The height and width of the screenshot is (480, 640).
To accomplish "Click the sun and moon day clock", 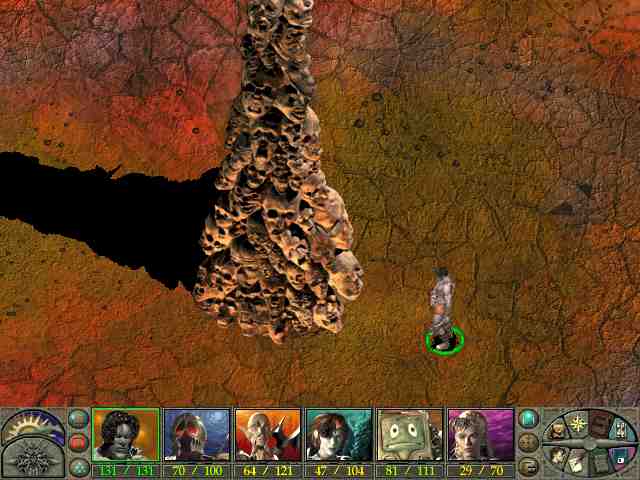I will pyautogui.click(x=32, y=426).
